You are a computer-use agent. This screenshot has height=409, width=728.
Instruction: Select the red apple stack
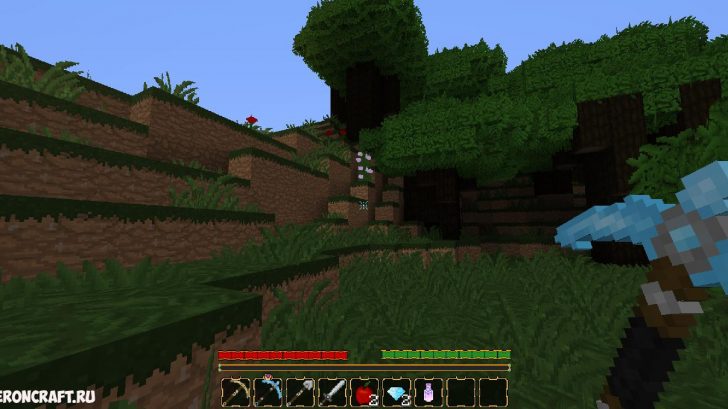click(x=364, y=392)
